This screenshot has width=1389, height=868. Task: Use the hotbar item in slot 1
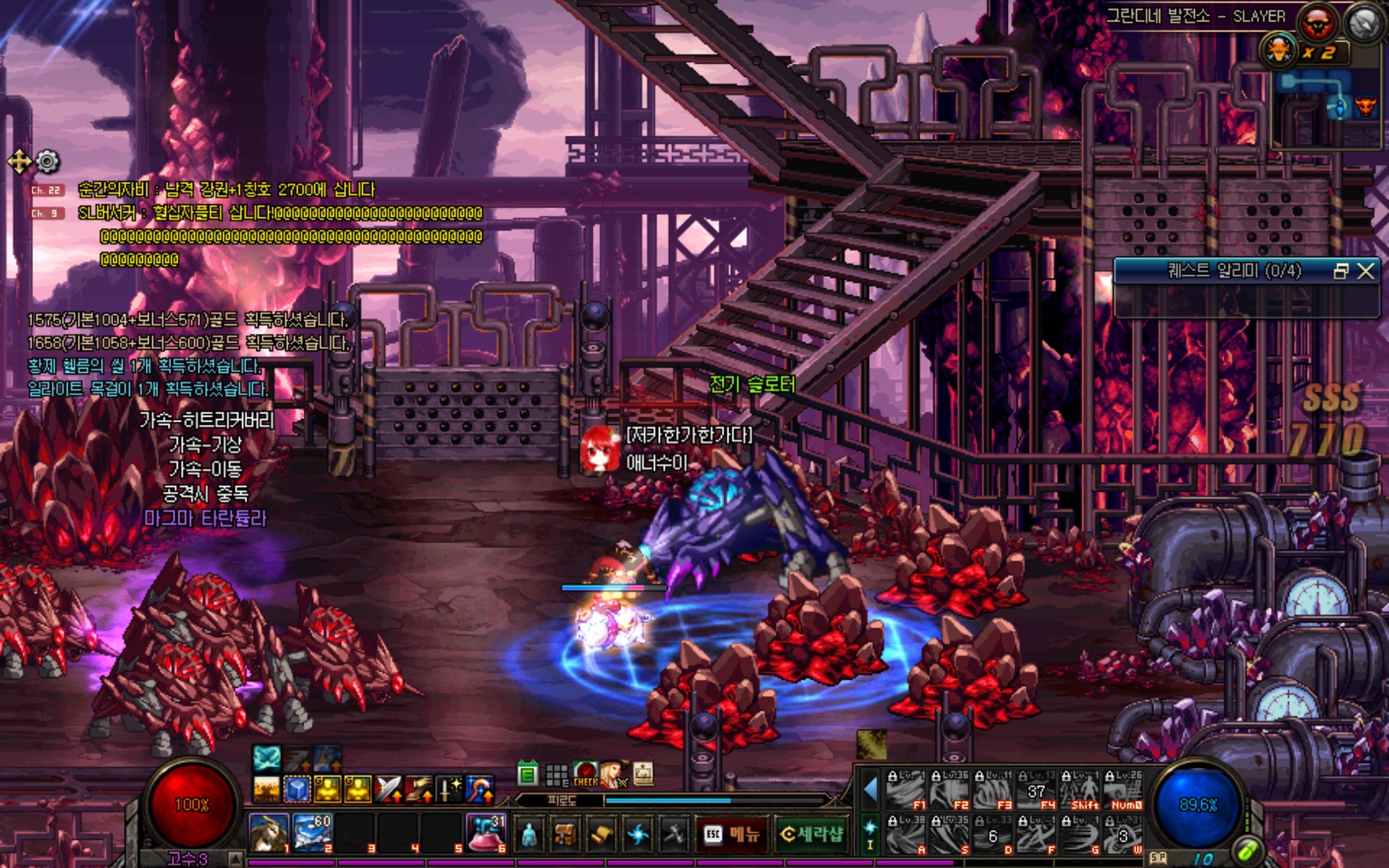[x=269, y=832]
